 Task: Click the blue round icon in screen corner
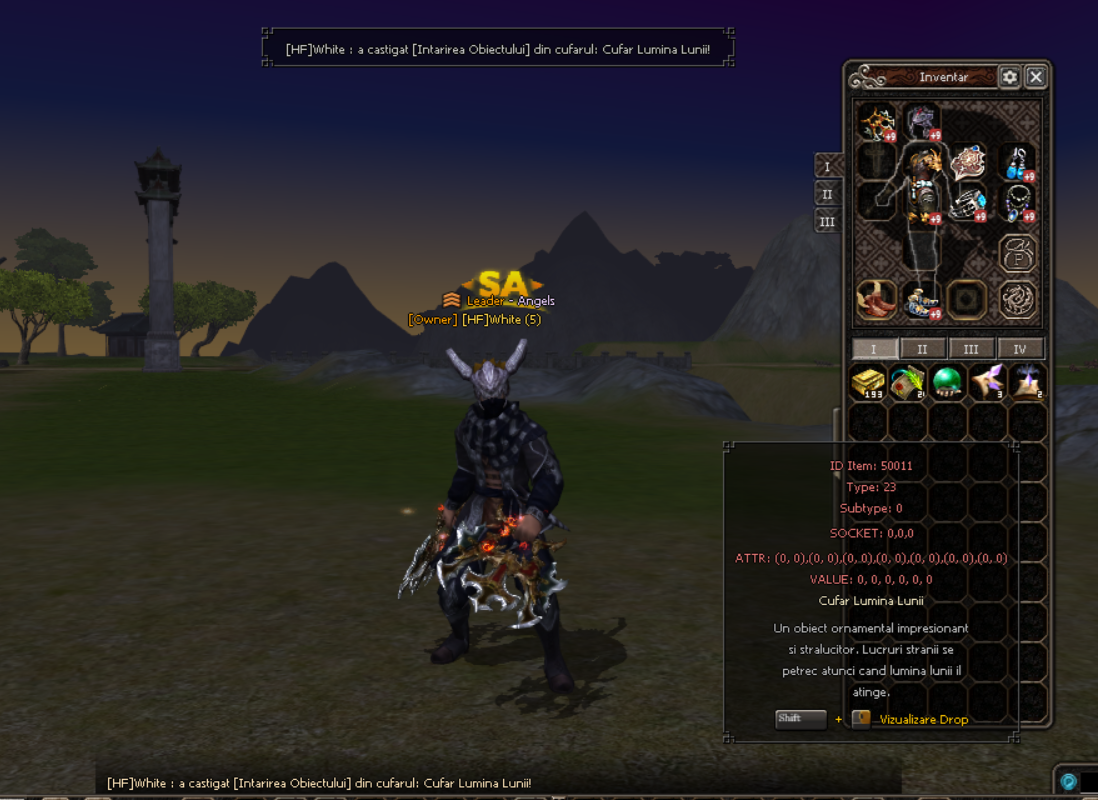coord(1069,782)
